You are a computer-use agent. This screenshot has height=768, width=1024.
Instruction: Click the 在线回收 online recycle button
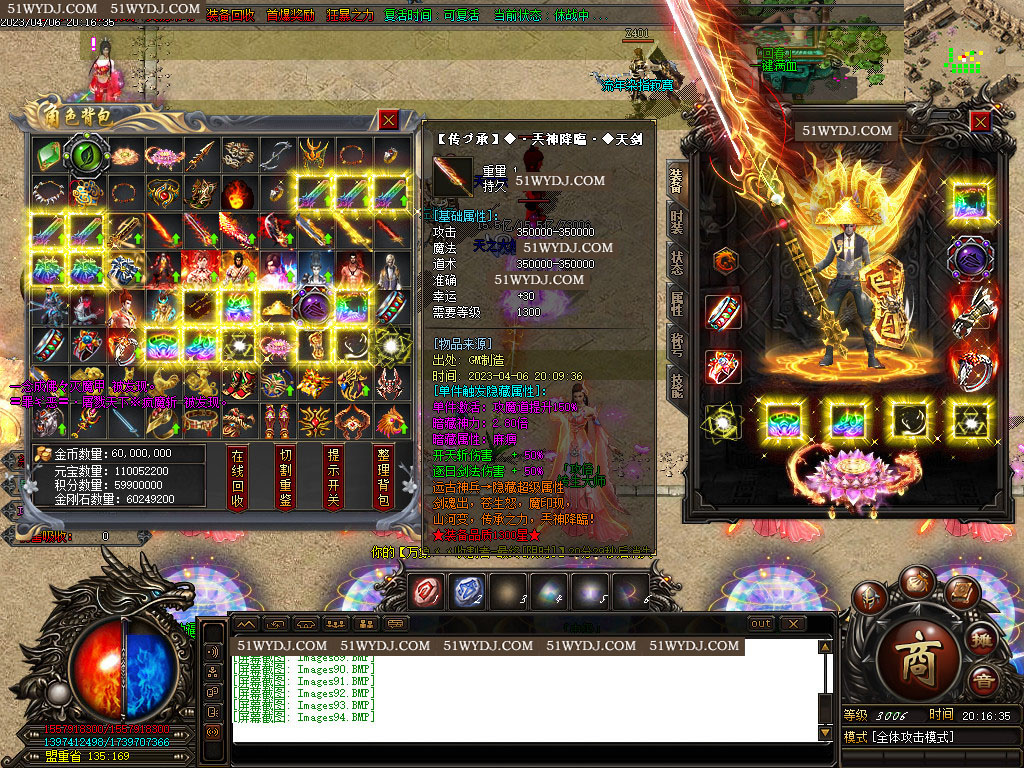[238, 478]
